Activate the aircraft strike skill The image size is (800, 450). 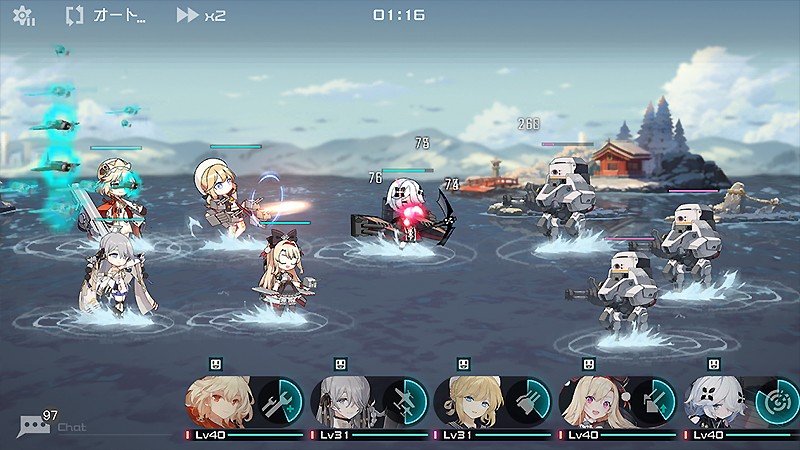403,402
